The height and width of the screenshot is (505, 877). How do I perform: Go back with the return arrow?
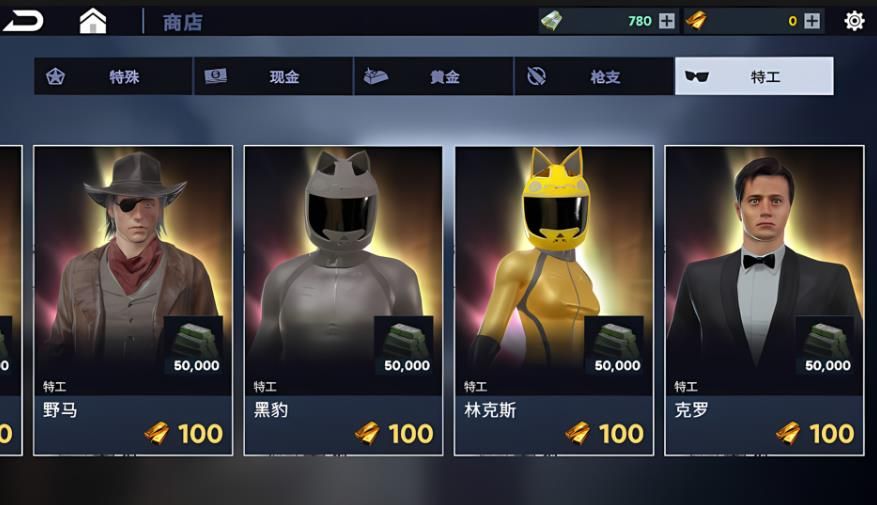click(23, 20)
